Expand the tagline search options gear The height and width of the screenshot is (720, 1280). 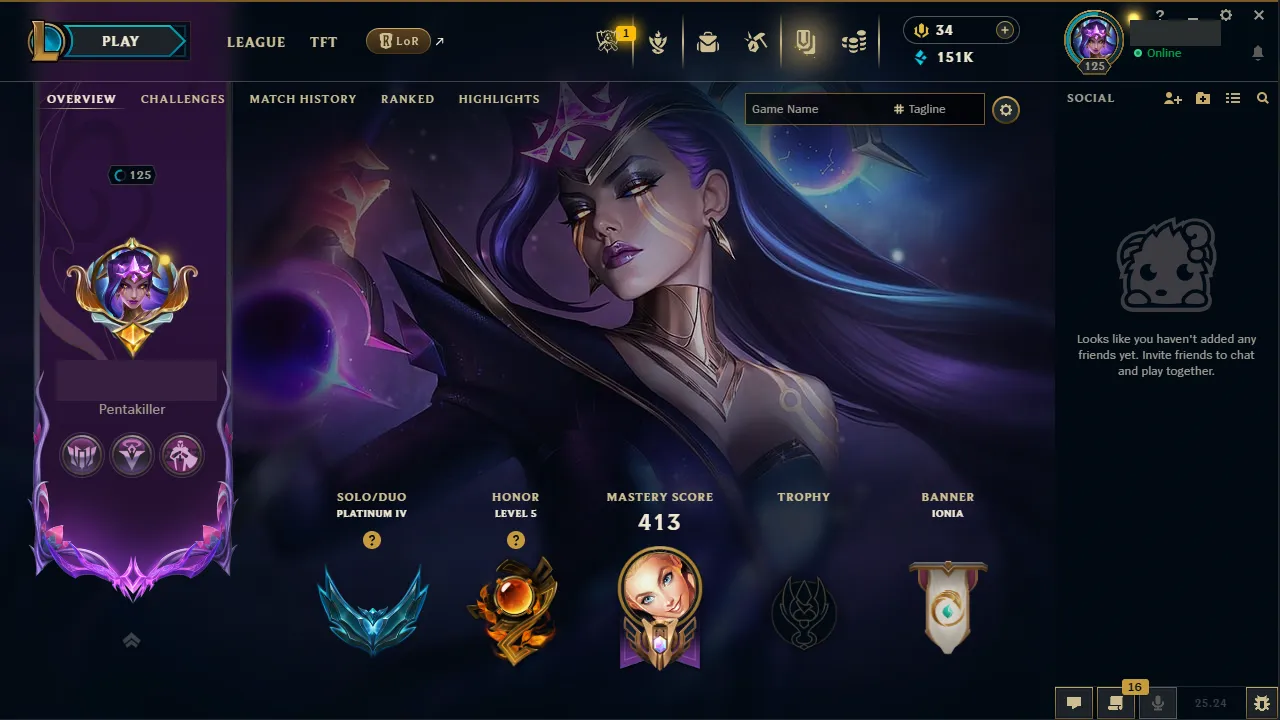pyautogui.click(x=1006, y=109)
